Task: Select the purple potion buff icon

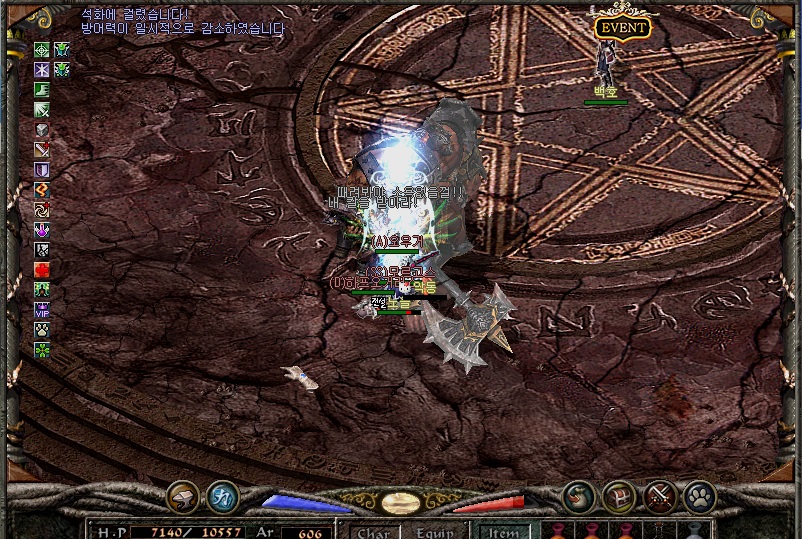Action: 42,230
